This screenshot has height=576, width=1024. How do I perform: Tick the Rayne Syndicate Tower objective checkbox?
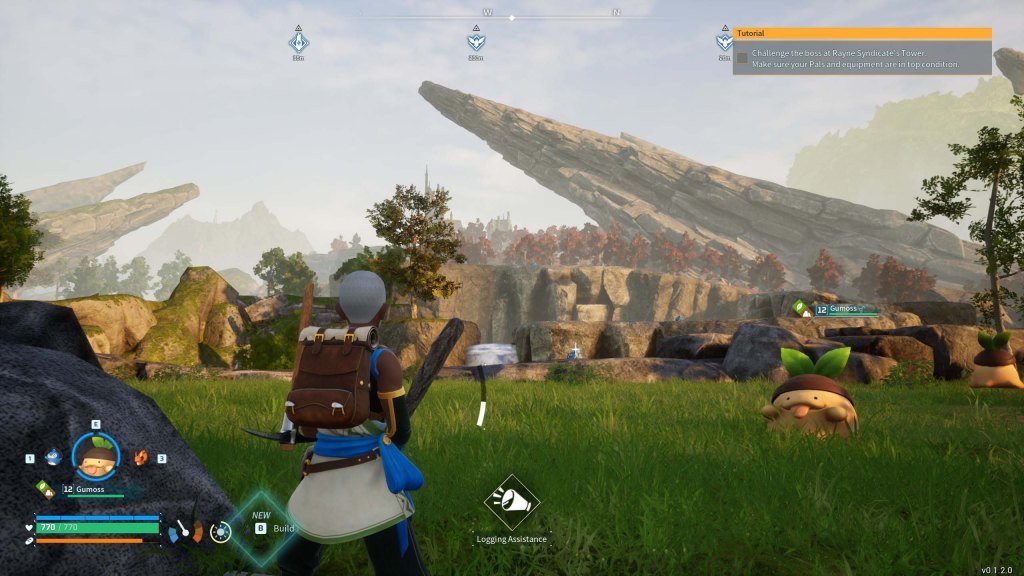coord(742,58)
